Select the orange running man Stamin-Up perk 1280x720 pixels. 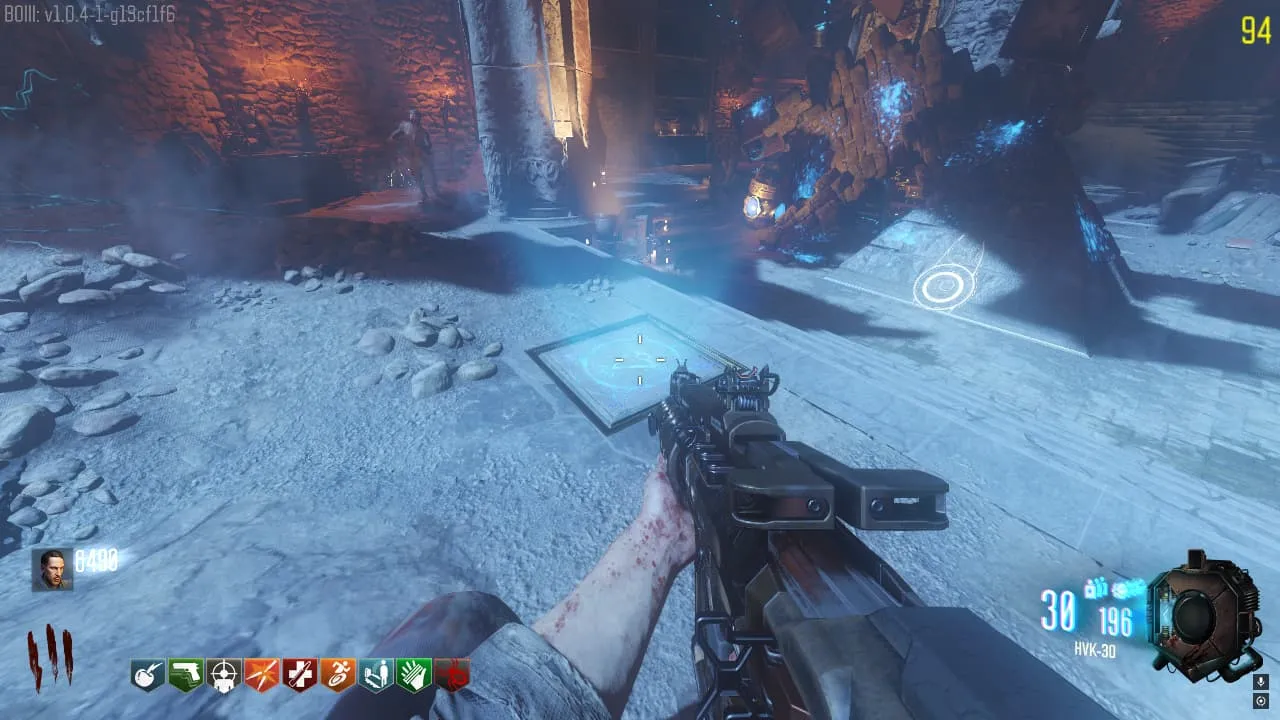pyautogui.click(x=338, y=675)
